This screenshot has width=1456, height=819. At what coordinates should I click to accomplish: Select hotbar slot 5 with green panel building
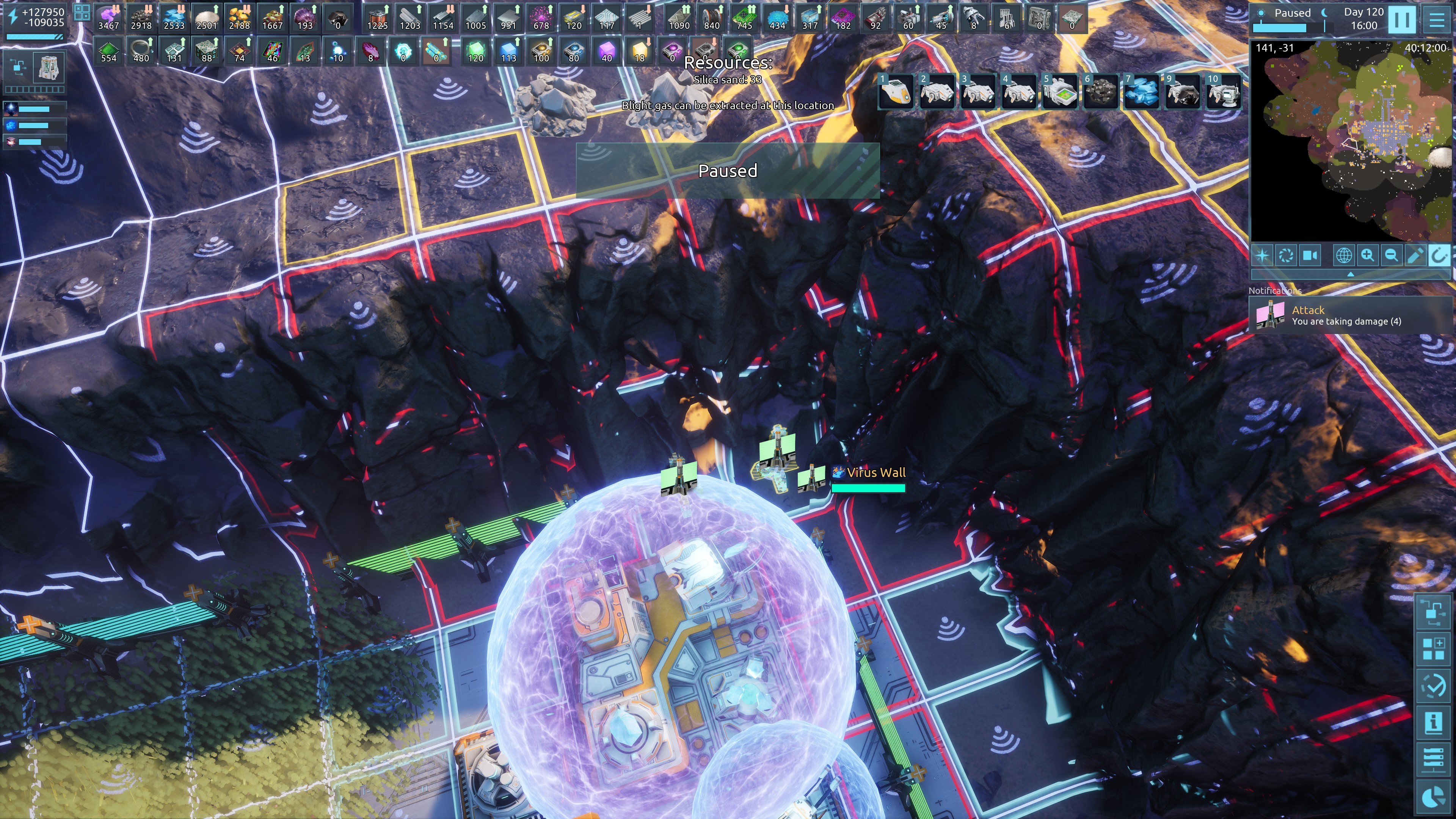[x=1059, y=91]
